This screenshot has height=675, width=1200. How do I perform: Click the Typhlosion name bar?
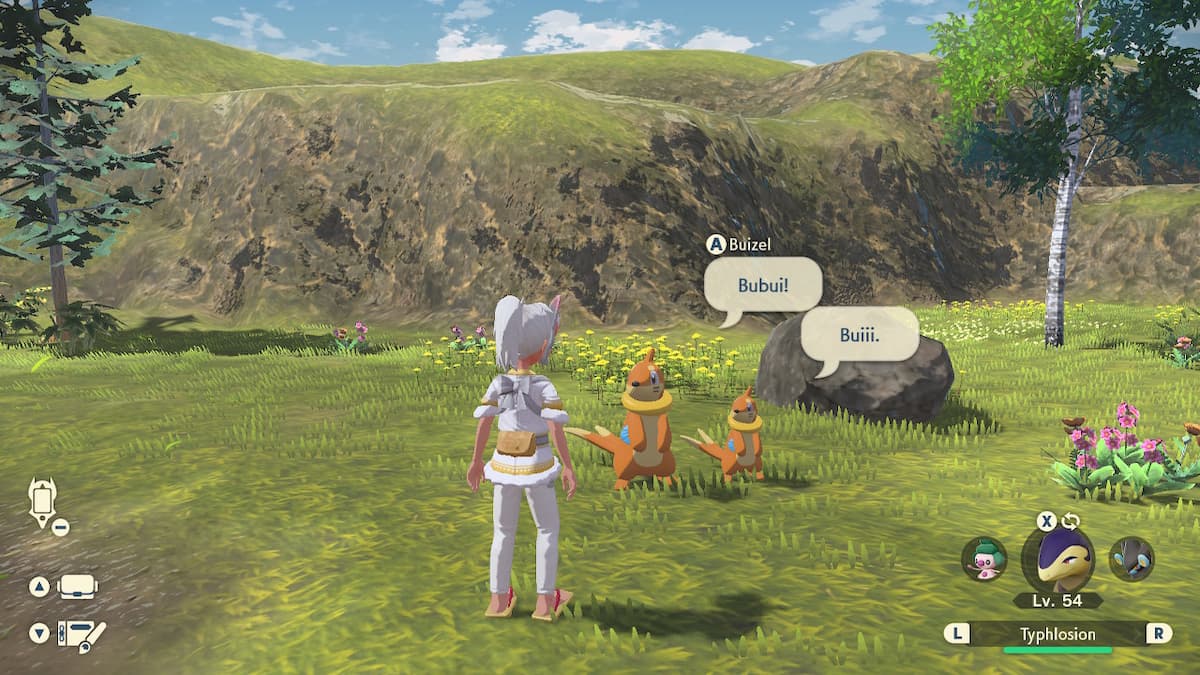coord(1057,634)
